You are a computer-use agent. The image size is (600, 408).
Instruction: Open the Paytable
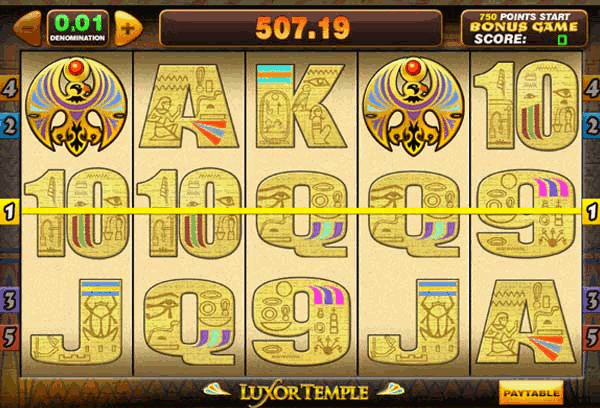pos(531,391)
